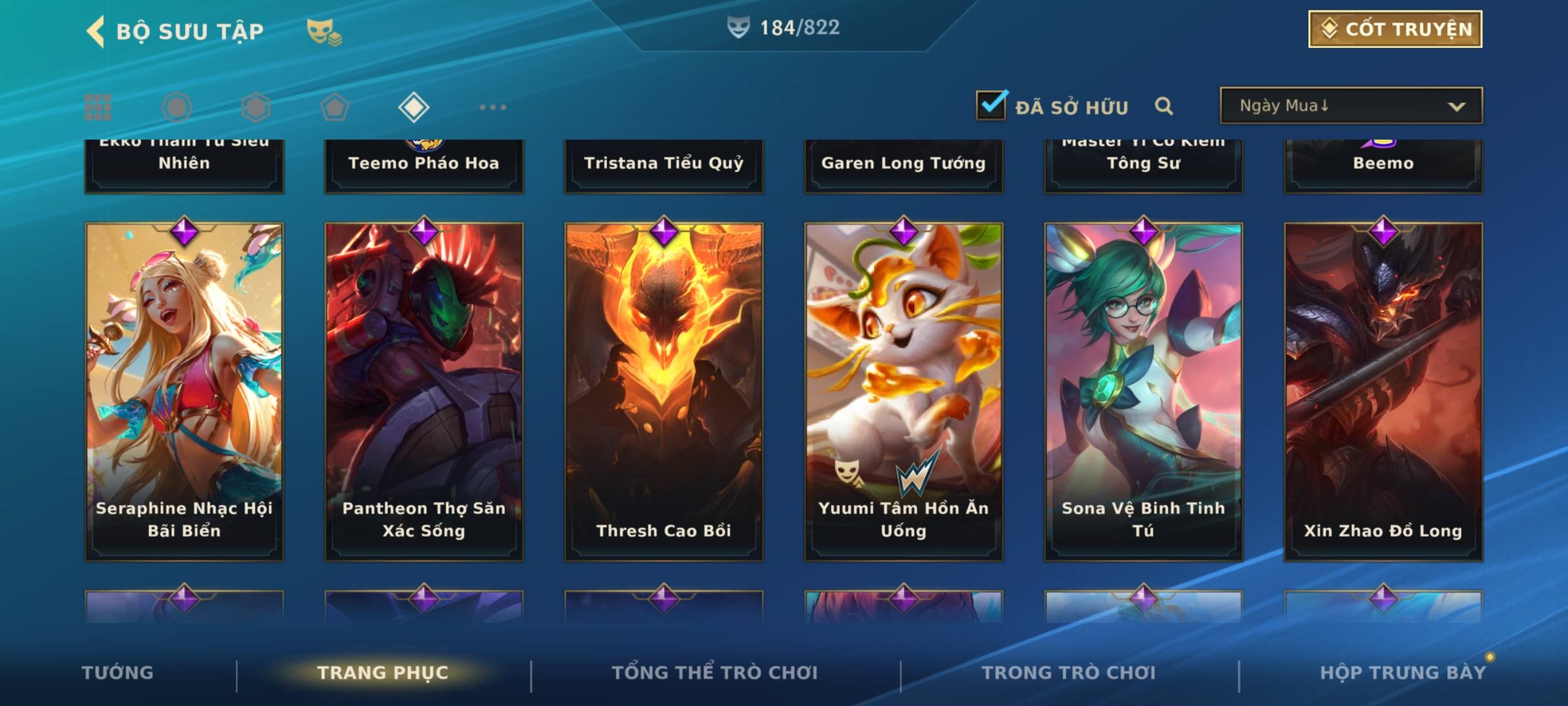Open Seraphine Nhạc Hội Bãi Biển skin

184,392
